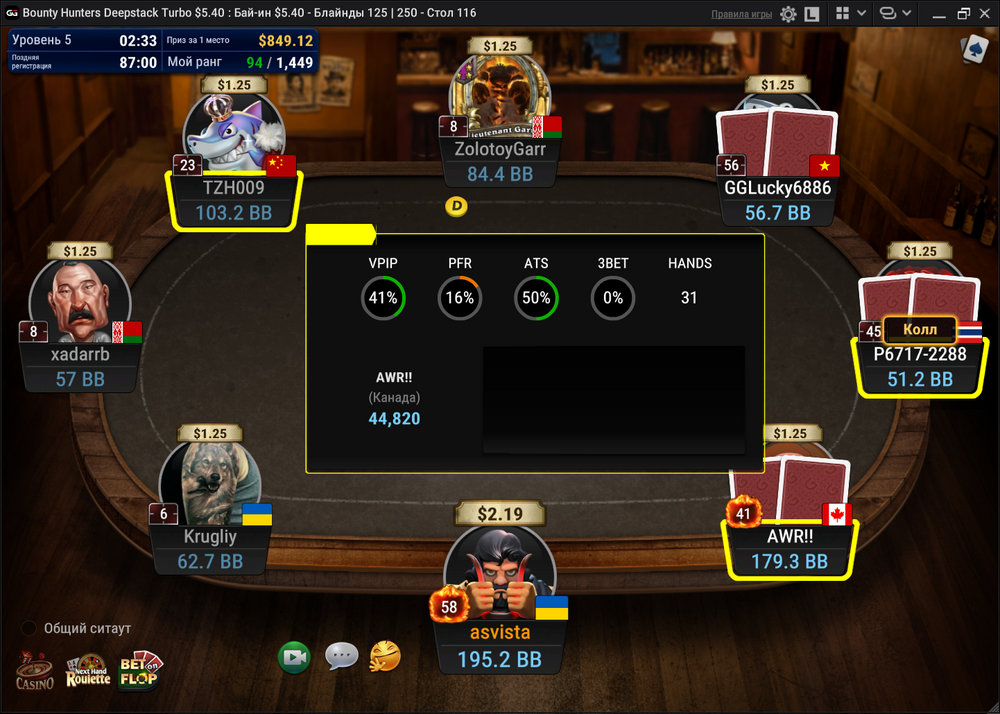Open the stacked-ovals dropdown in the title bar
Viewport: 1000px width, 714px height.
[893, 14]
